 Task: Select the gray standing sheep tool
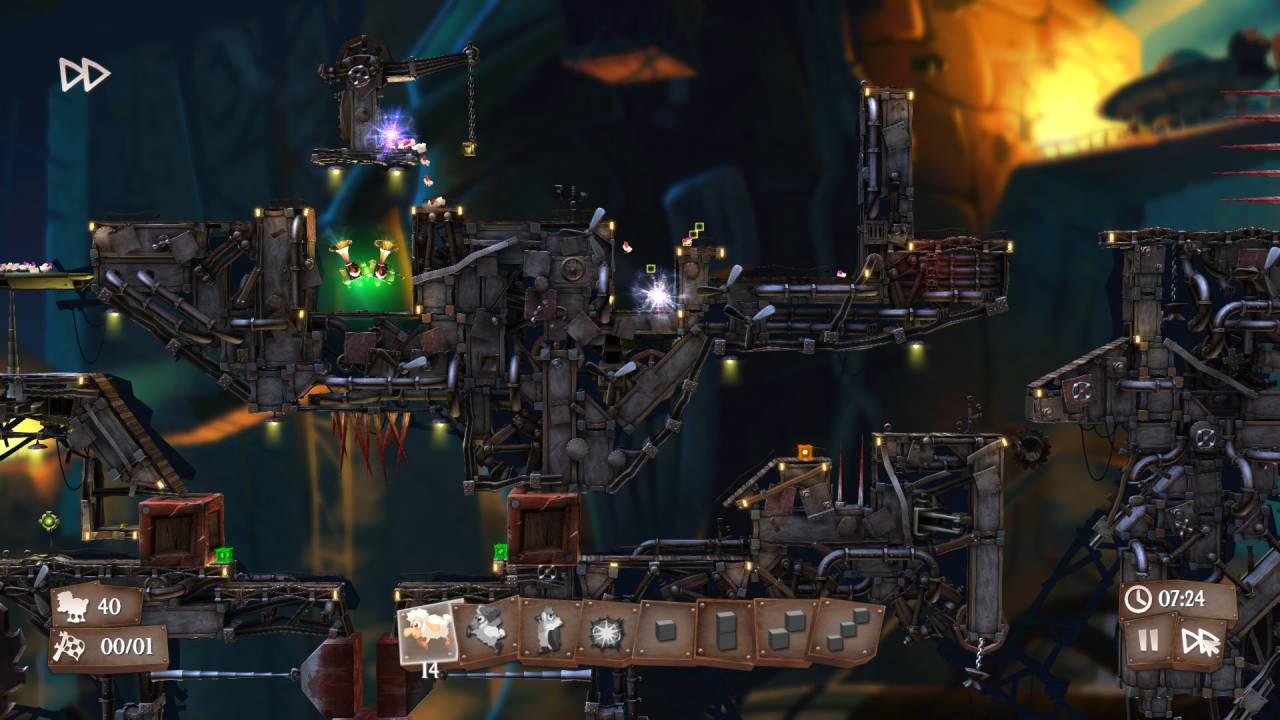548,631
